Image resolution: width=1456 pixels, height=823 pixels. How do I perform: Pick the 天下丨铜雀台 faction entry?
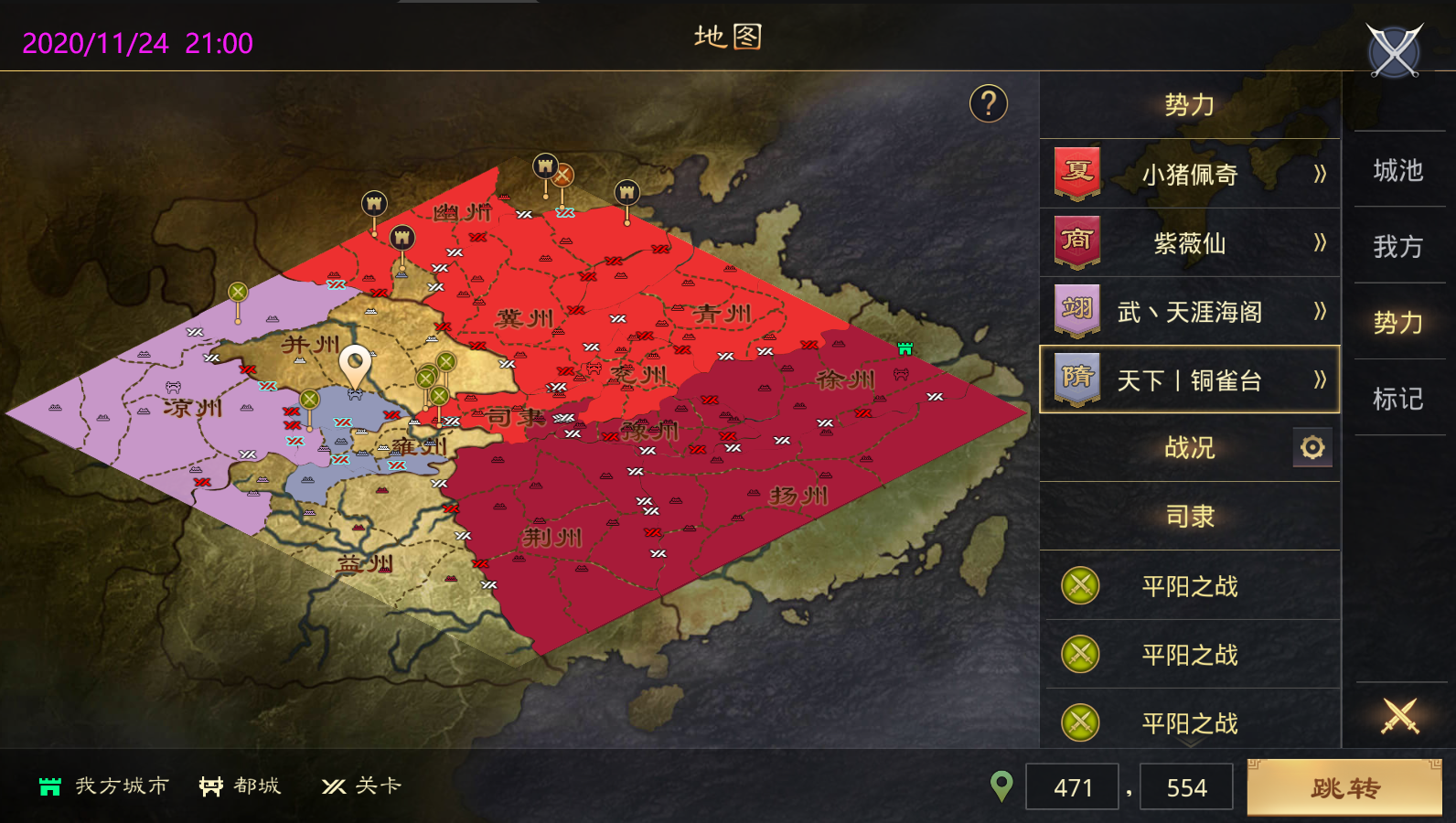[1189, 379]
